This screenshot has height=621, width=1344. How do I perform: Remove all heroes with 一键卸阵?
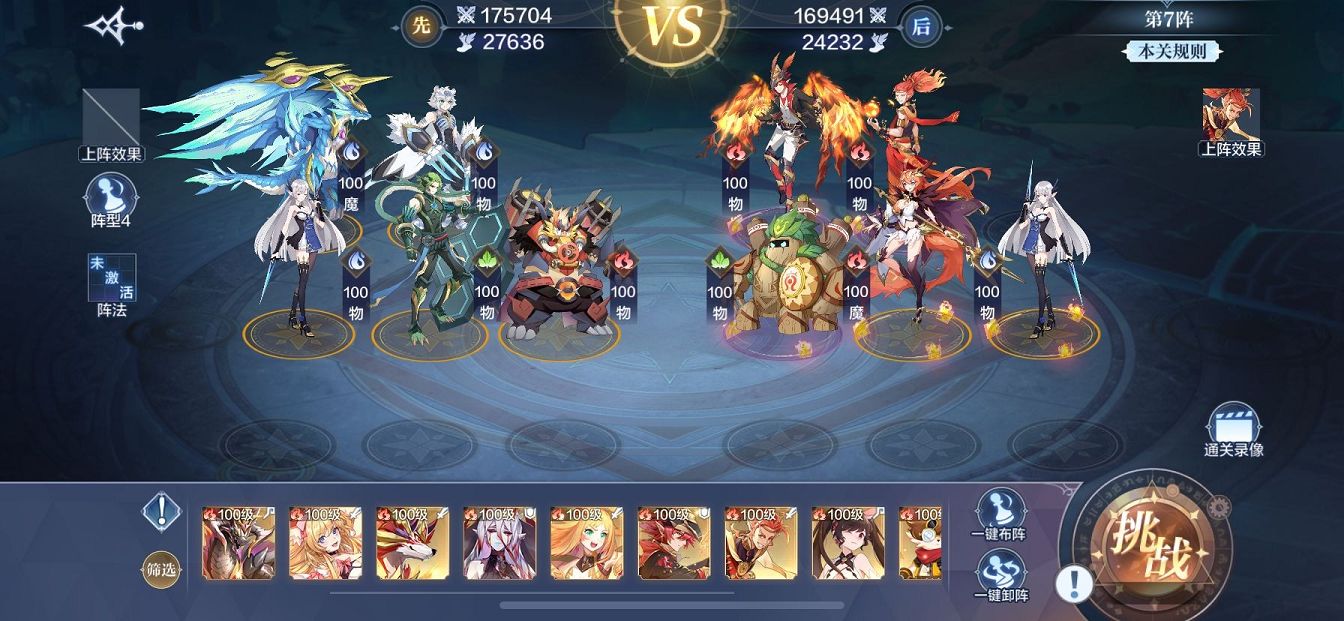(1001, 575)
